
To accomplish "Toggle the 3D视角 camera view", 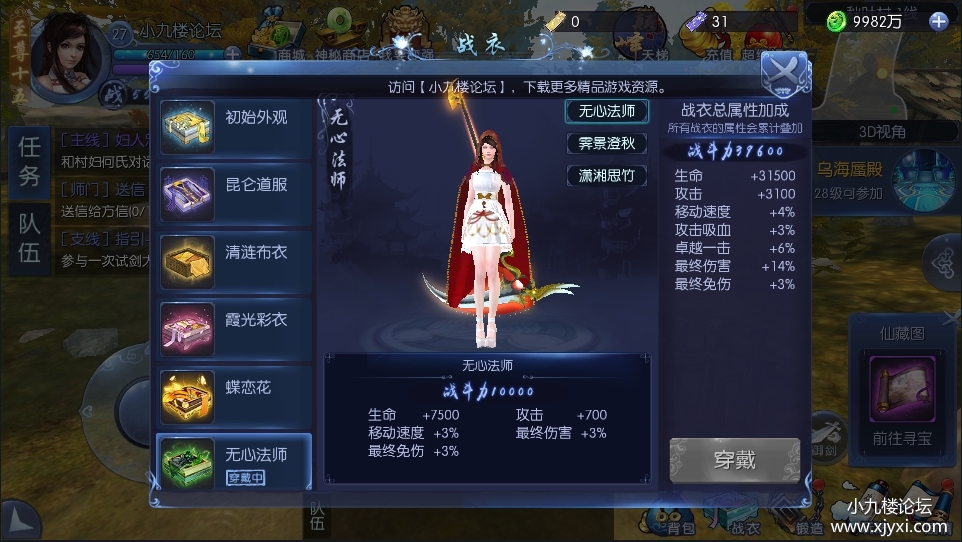I will 882,132.
